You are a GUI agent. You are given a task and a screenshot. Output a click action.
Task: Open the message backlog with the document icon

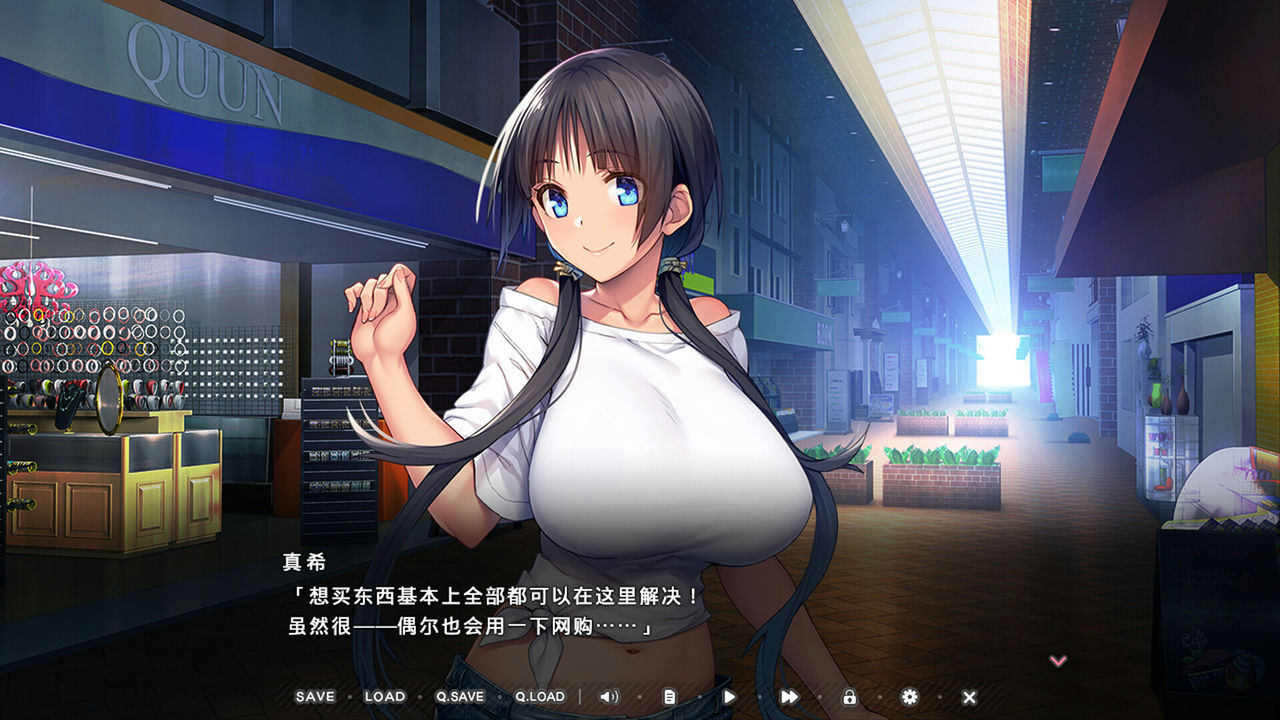click(668, 695)
